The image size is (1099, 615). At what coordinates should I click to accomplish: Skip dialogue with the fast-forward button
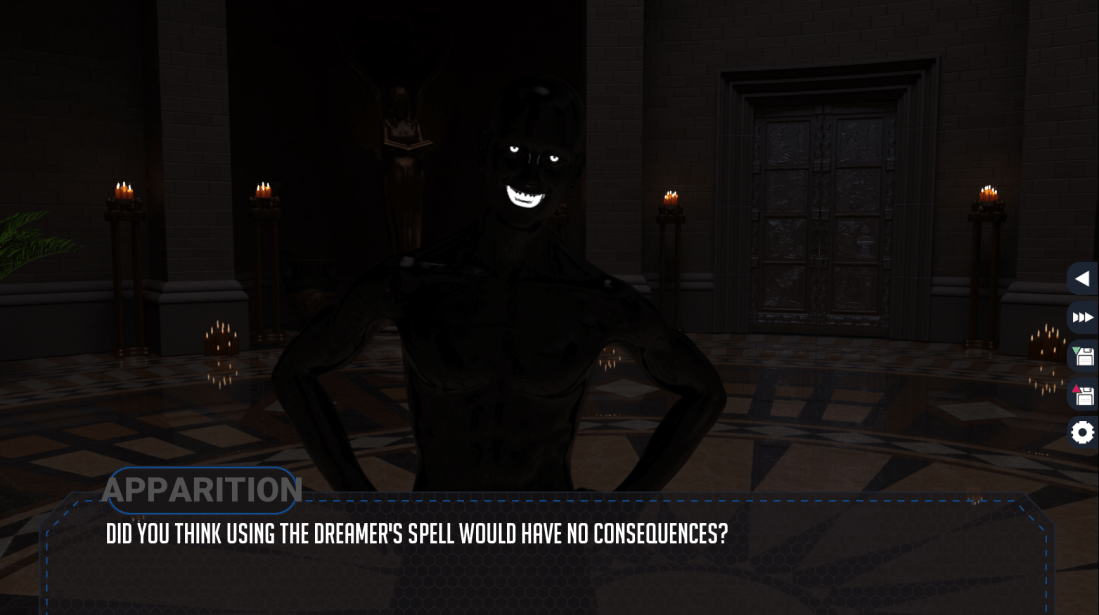click(x=1082, y=318)
